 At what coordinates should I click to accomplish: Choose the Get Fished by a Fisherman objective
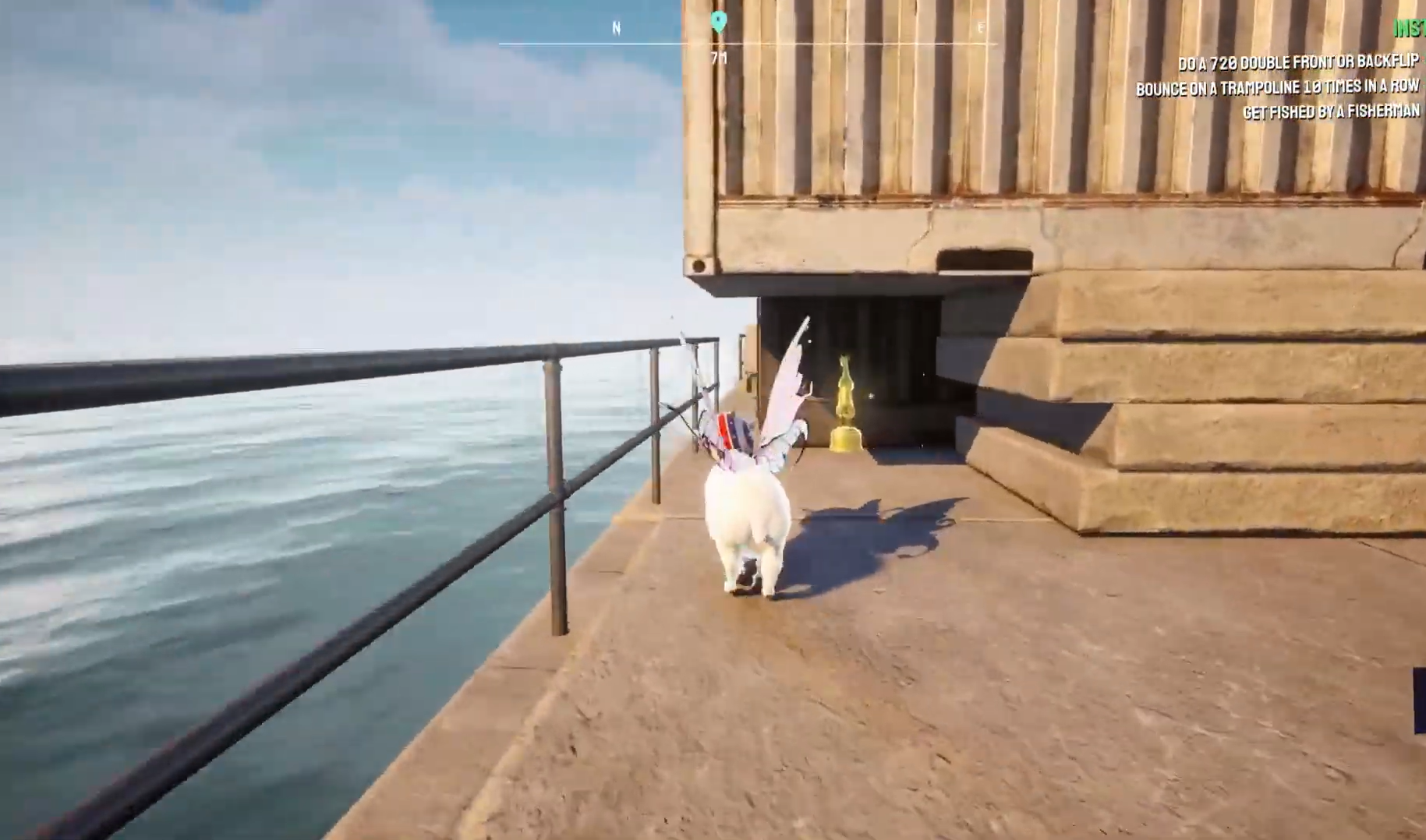click(x=1331, y=112)
